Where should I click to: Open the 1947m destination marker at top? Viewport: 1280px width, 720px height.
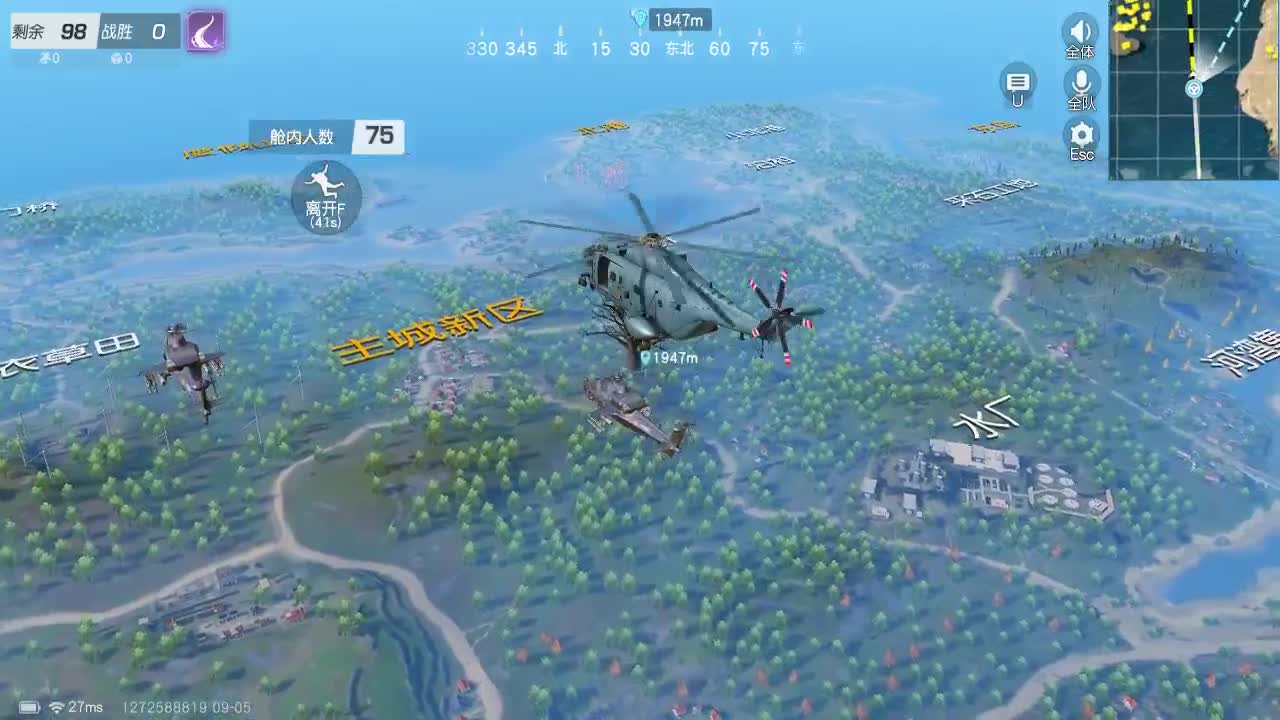668,18
